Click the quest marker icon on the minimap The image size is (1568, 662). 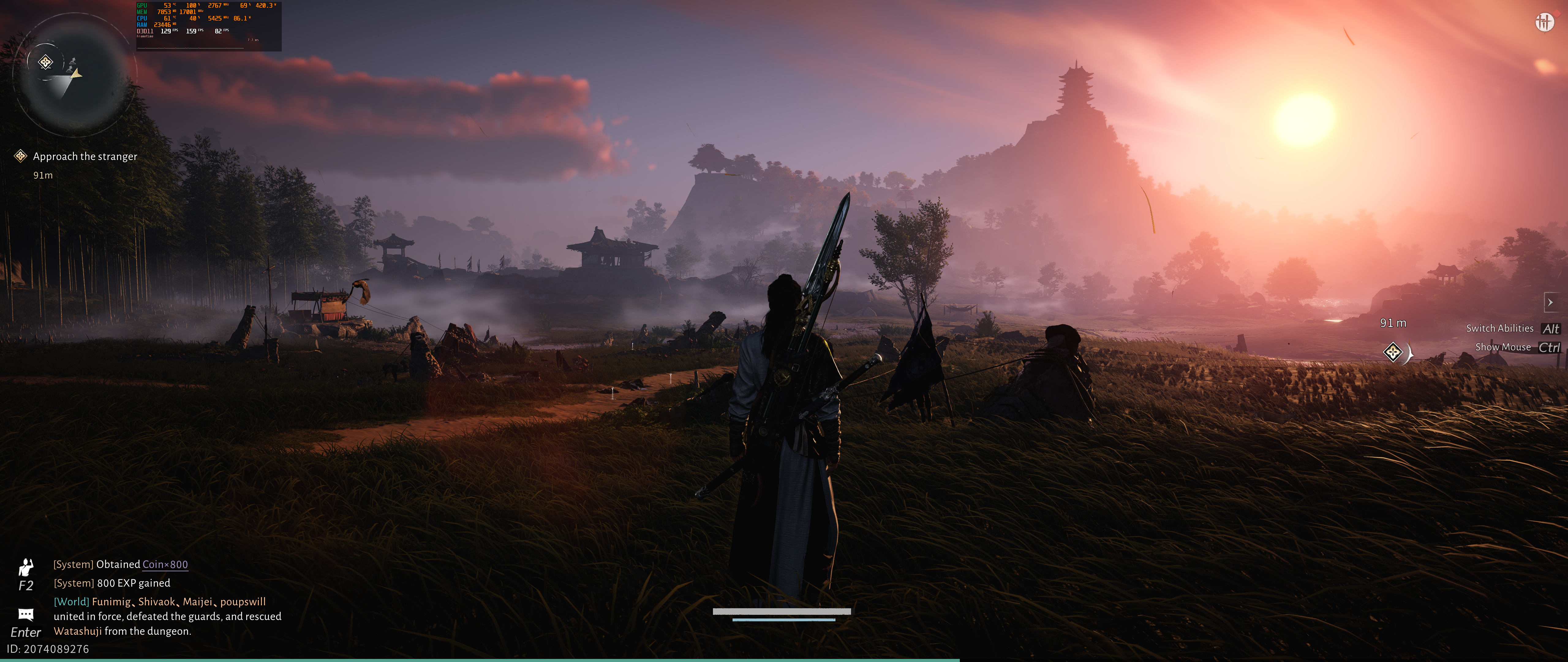tap(46, 62)
